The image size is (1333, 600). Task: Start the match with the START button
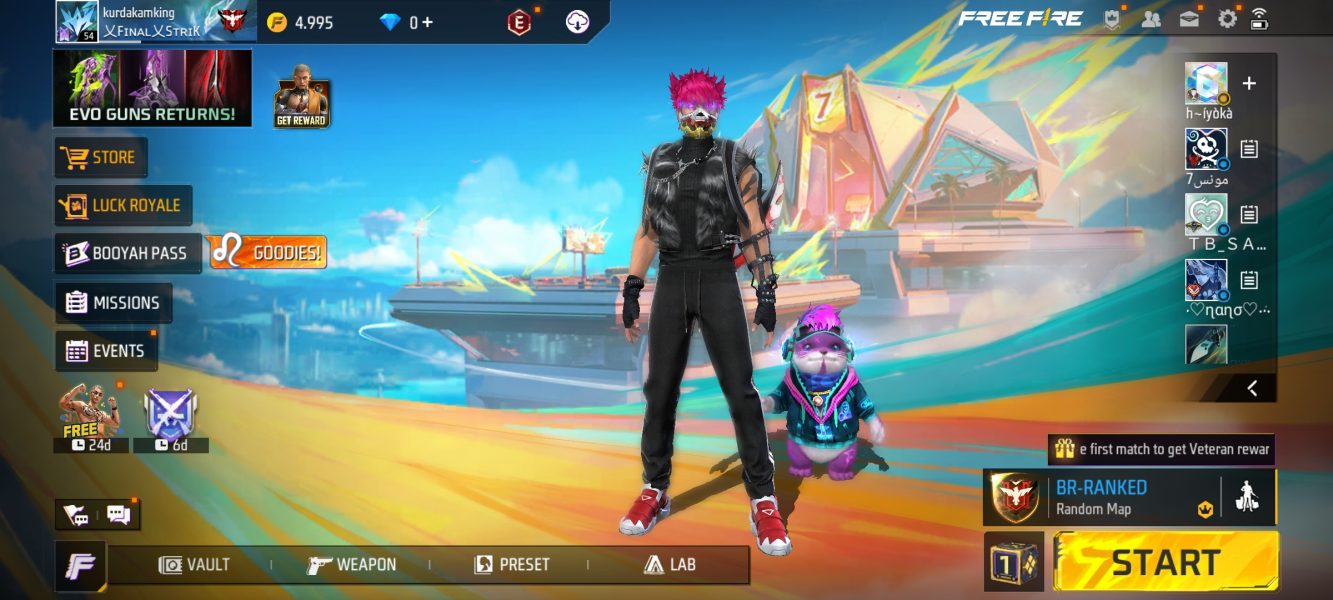(1166, 562)
